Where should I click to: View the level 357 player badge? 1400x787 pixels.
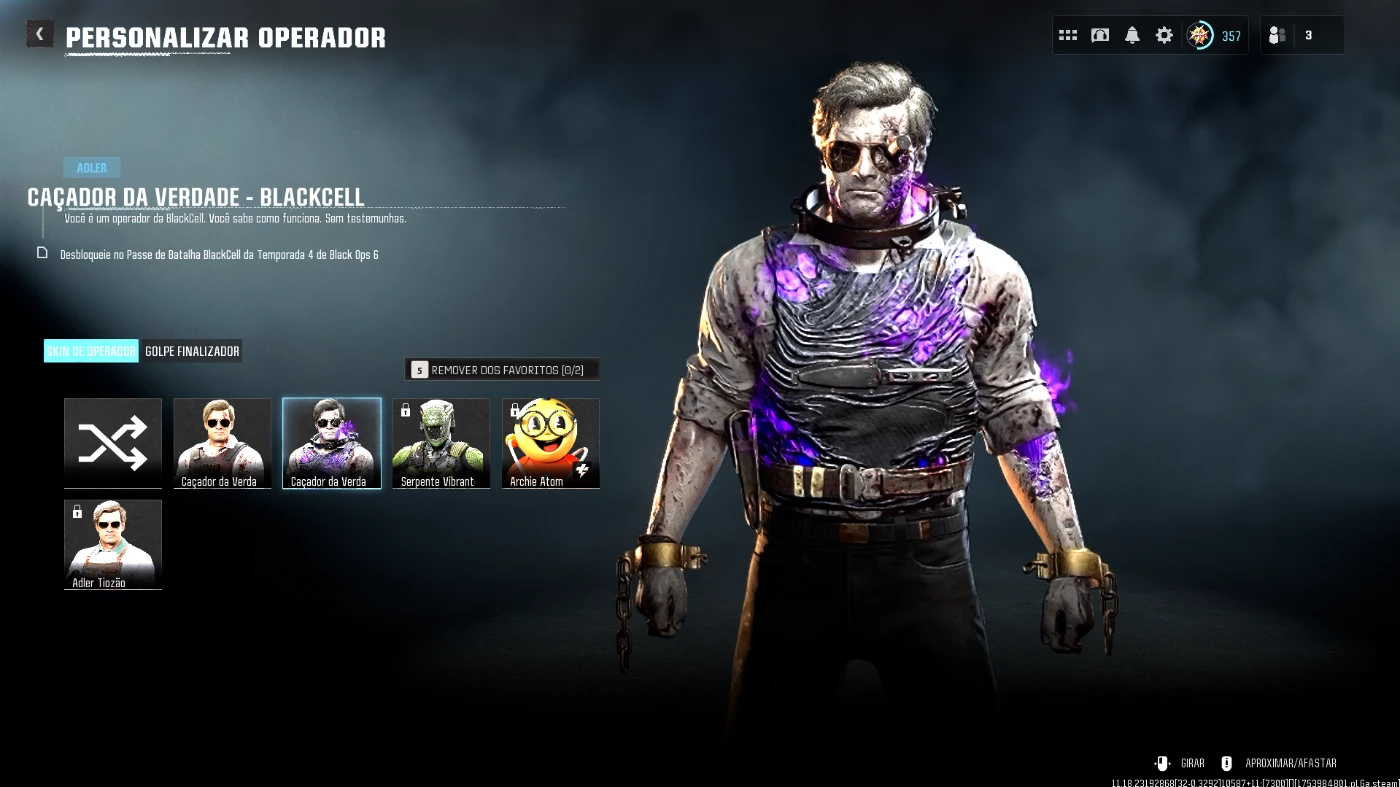click(x=1213, y=36)
